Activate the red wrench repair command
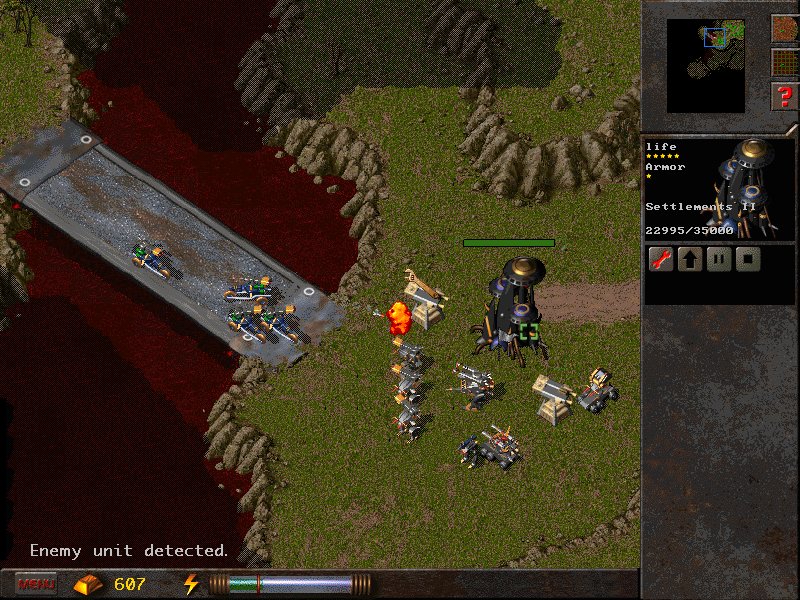This screenshot has width=800, height=600. tap(660, 261)
